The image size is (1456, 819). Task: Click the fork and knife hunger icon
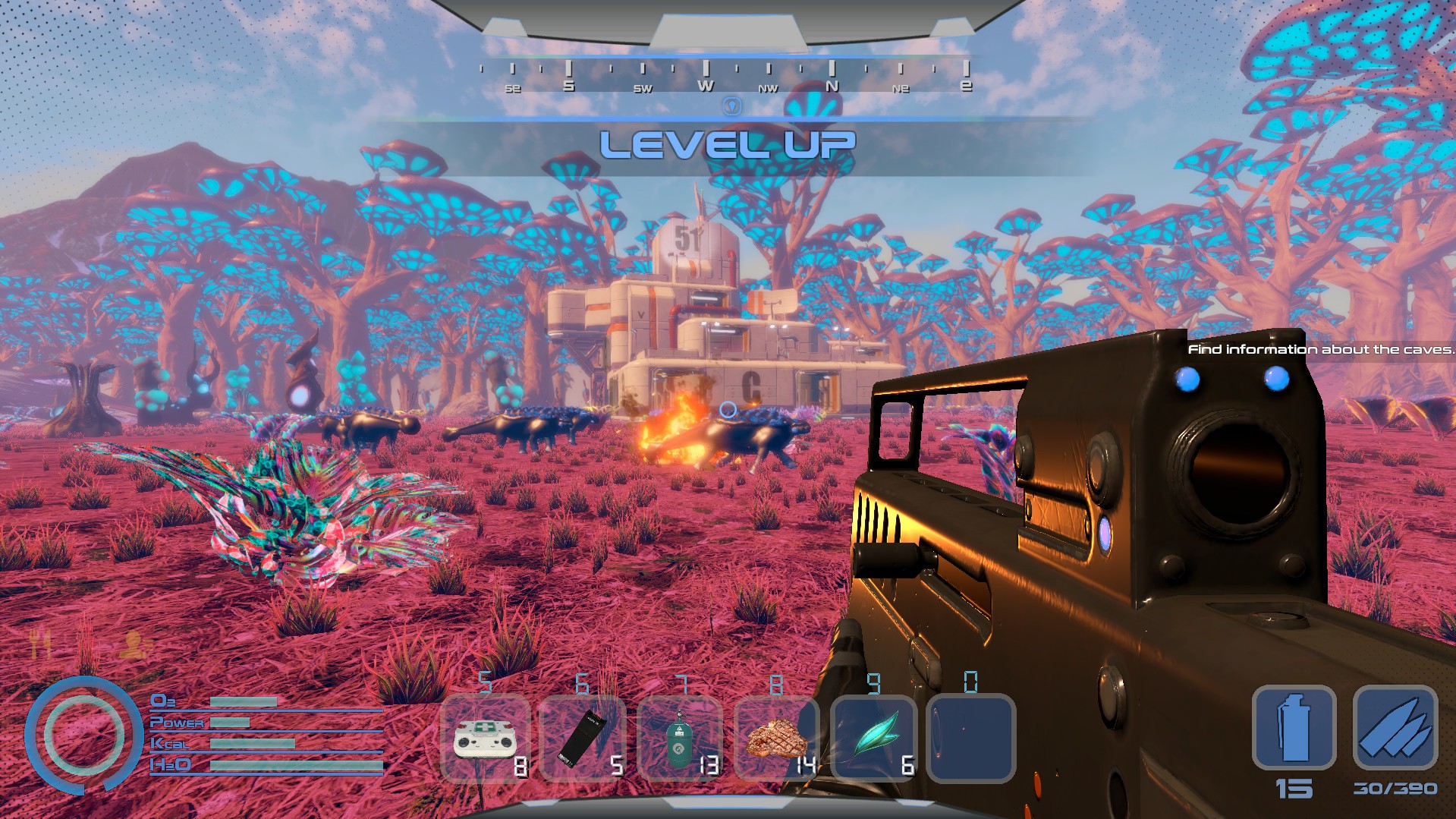click(x=39, y=644)
